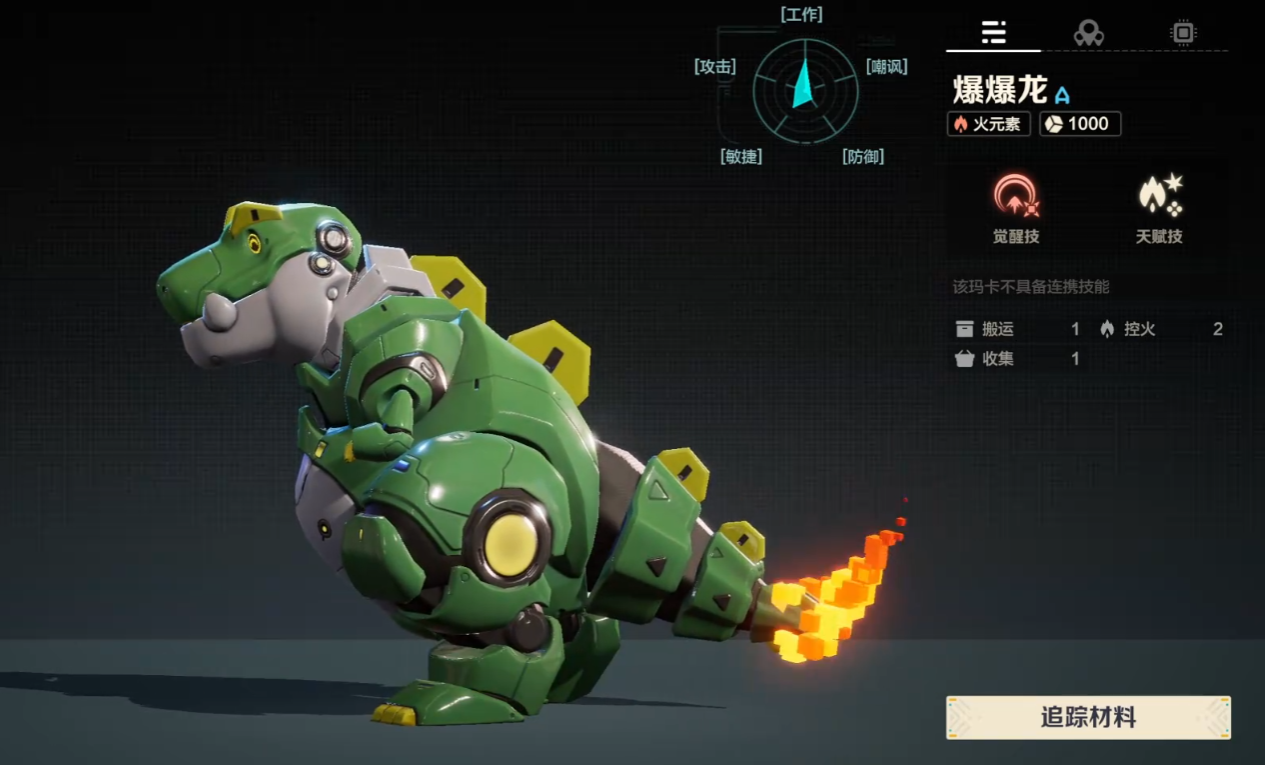The height and width of the screenshot is (765, 1265).
Task: Select the 控火 work skill entry
Action: coord(1161,329)
